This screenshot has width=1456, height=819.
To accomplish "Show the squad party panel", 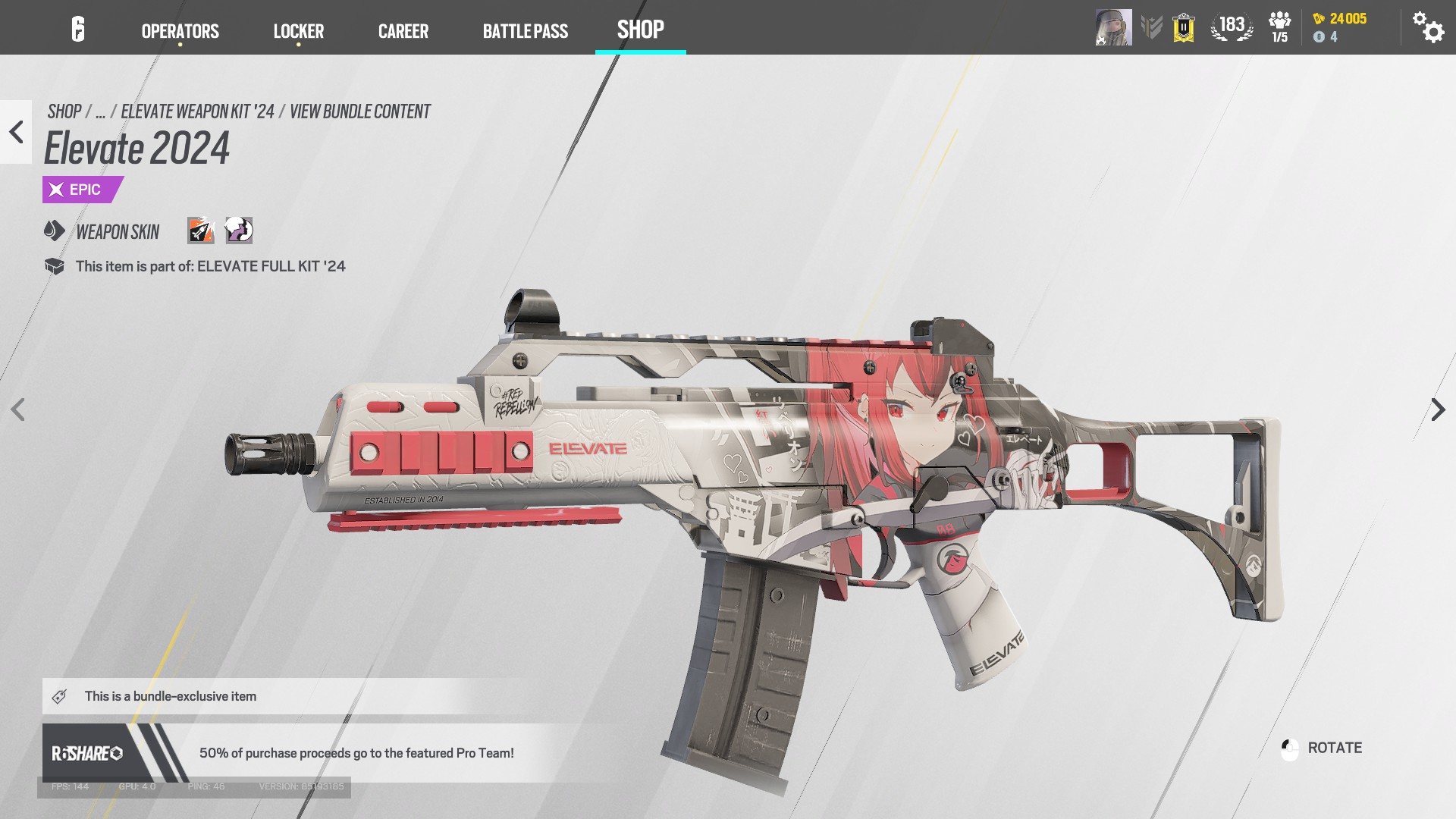I will [1279, 27].
